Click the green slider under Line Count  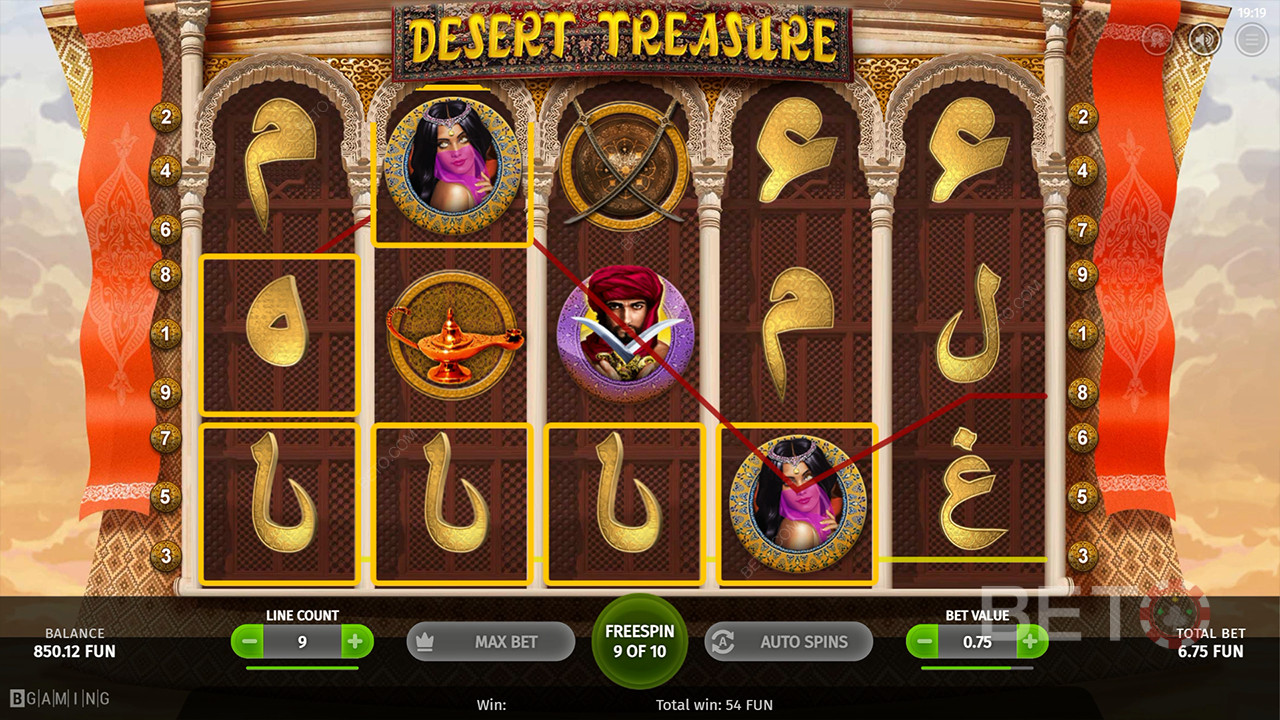tap(302, 667)
